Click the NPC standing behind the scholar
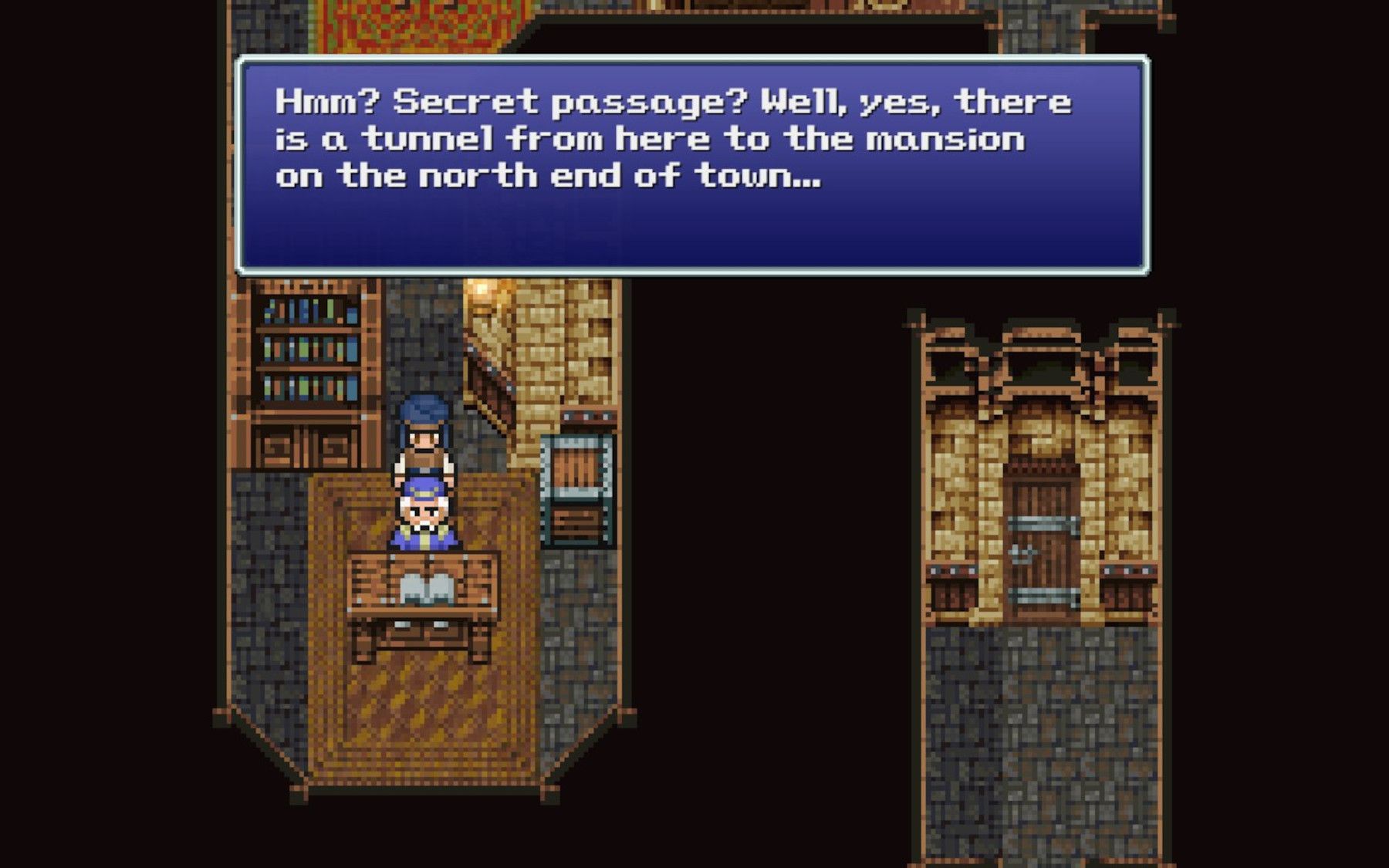1389x868 pixels. [423, 440]
